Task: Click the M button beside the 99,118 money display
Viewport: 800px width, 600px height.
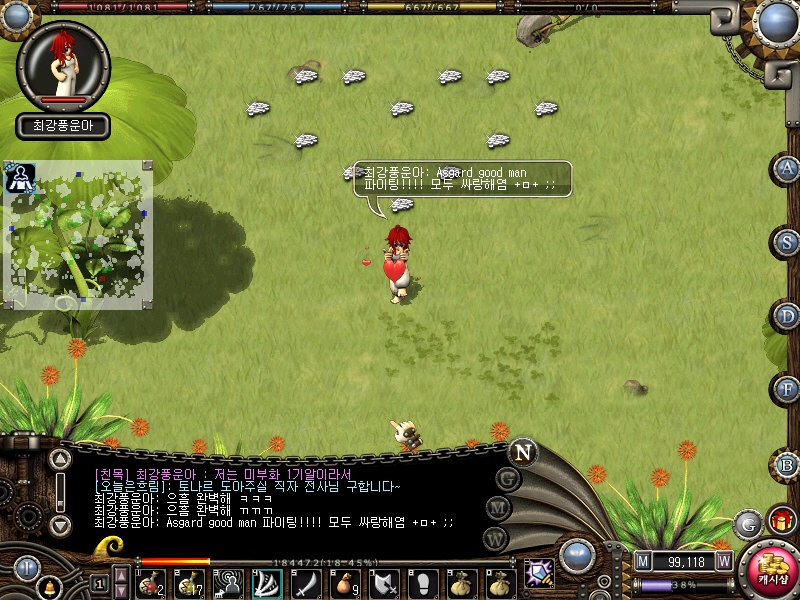Action: [643, 561]
